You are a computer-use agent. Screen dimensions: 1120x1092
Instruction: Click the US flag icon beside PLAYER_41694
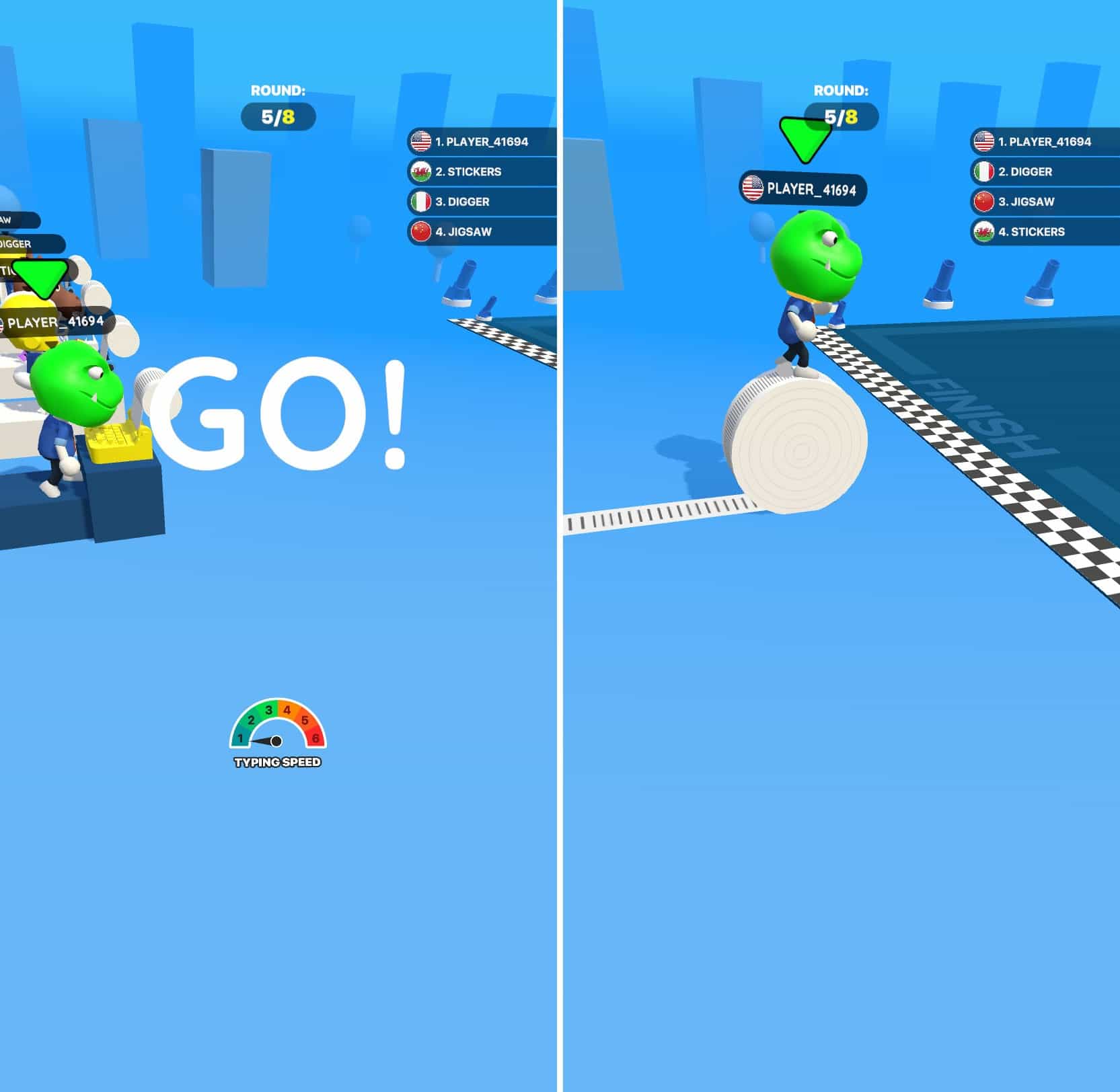421,142
